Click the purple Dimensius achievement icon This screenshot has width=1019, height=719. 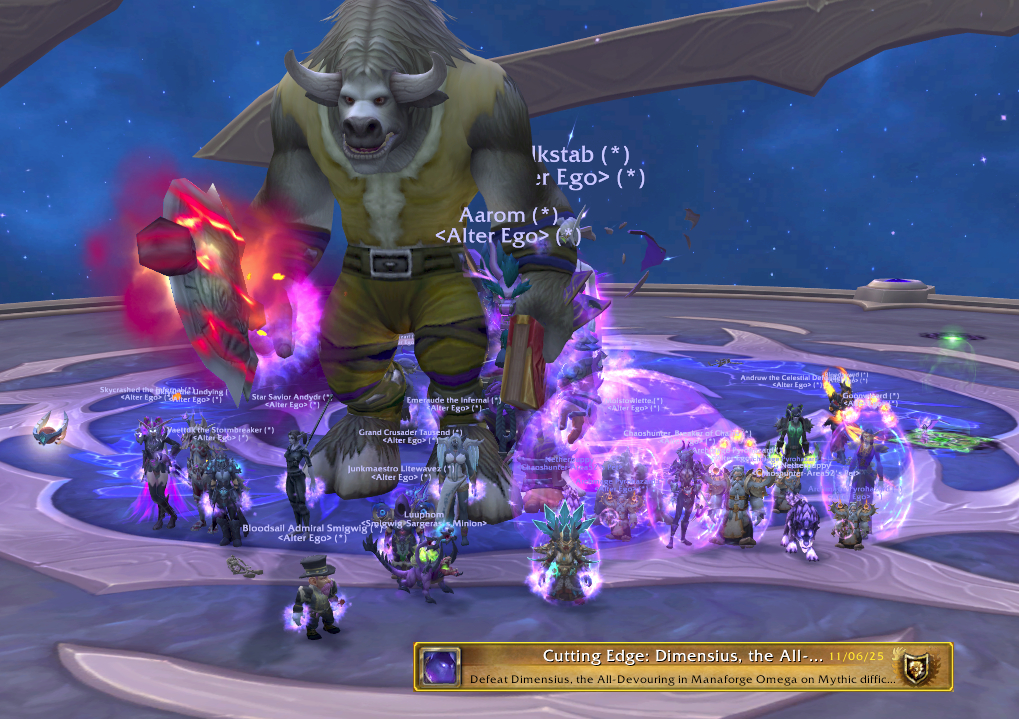coord(440,667)
